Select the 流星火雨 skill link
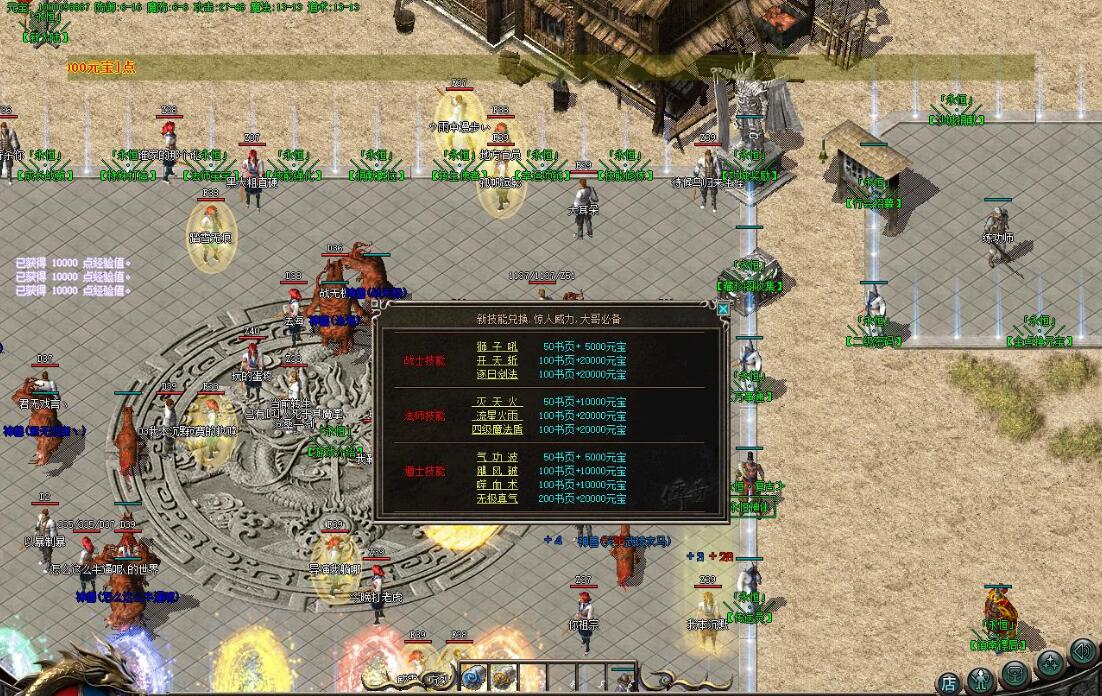The image size is (1102, 696). click(496, 416)
